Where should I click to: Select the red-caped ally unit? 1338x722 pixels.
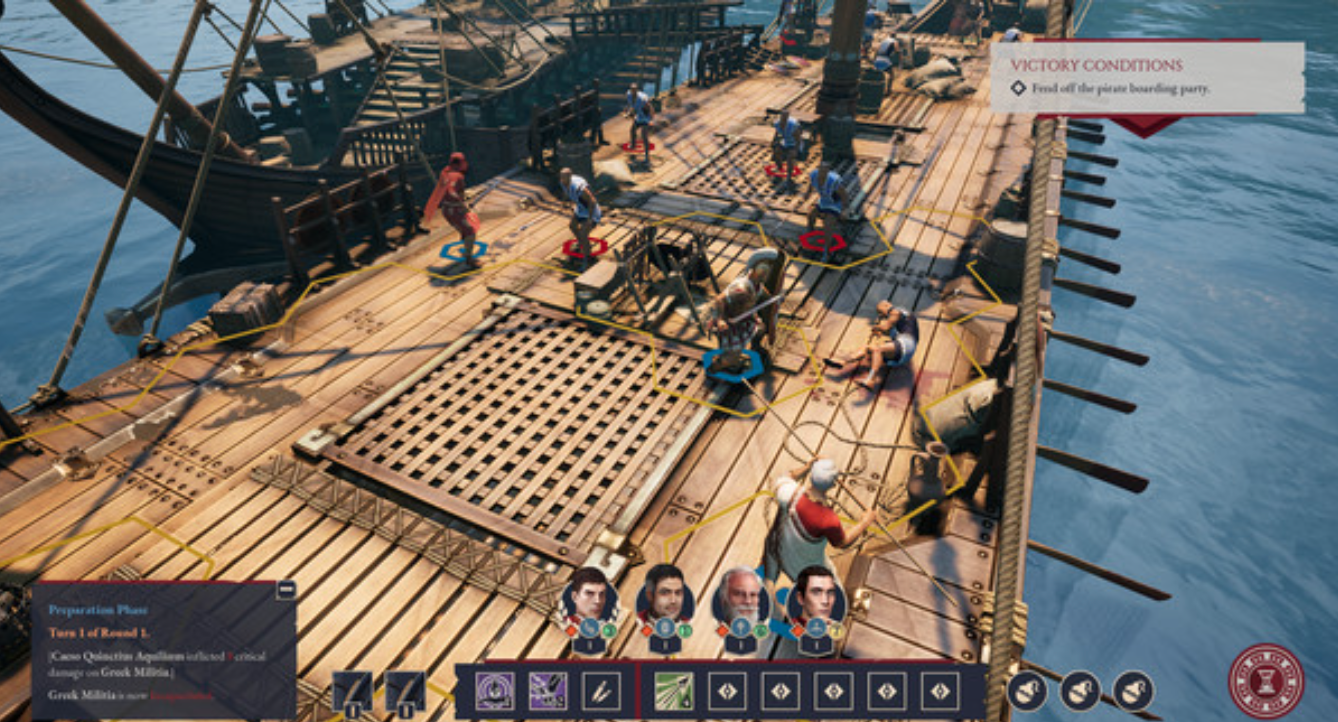coord(456,205)
